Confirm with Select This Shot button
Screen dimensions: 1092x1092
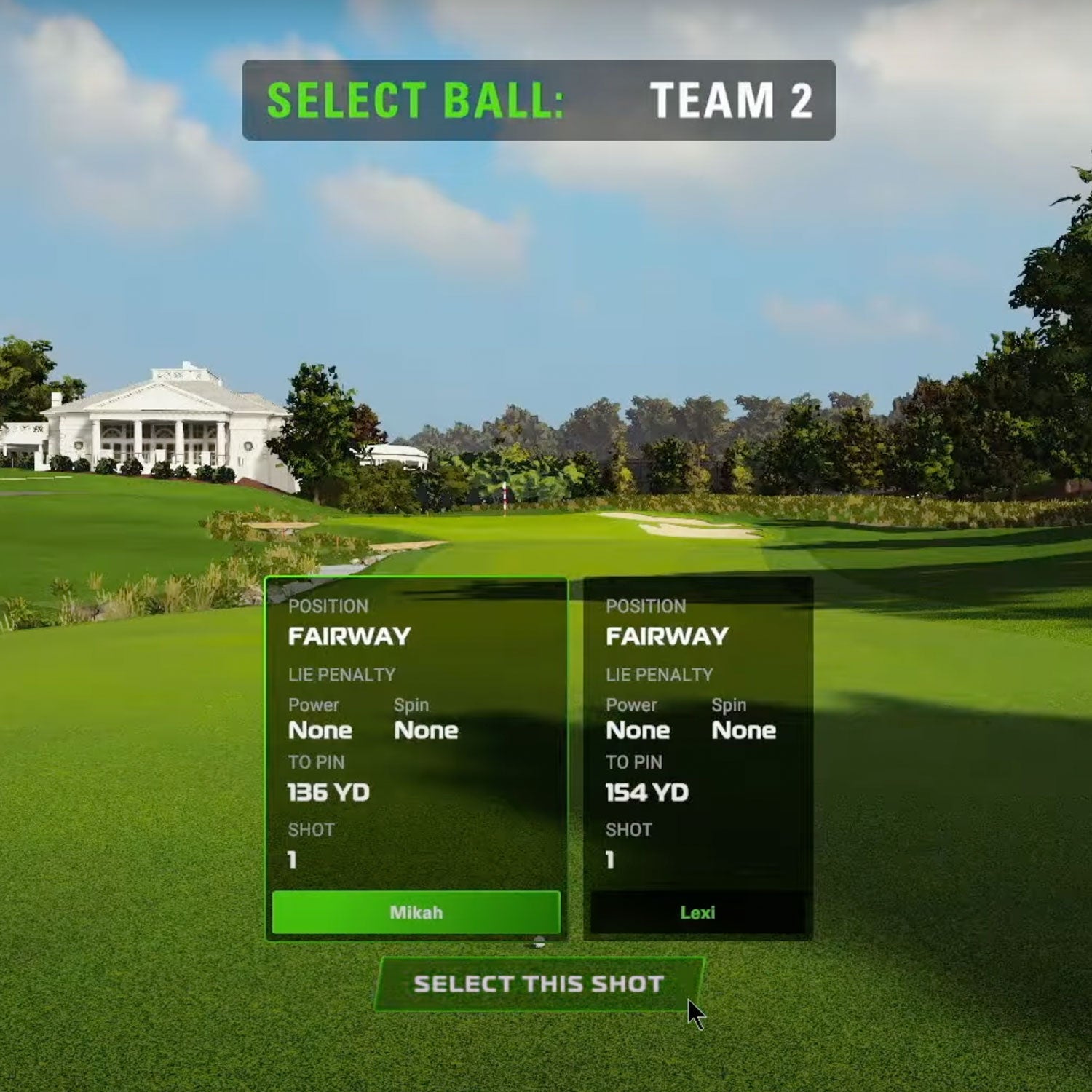pyautogui.click(x=539, y=984)
